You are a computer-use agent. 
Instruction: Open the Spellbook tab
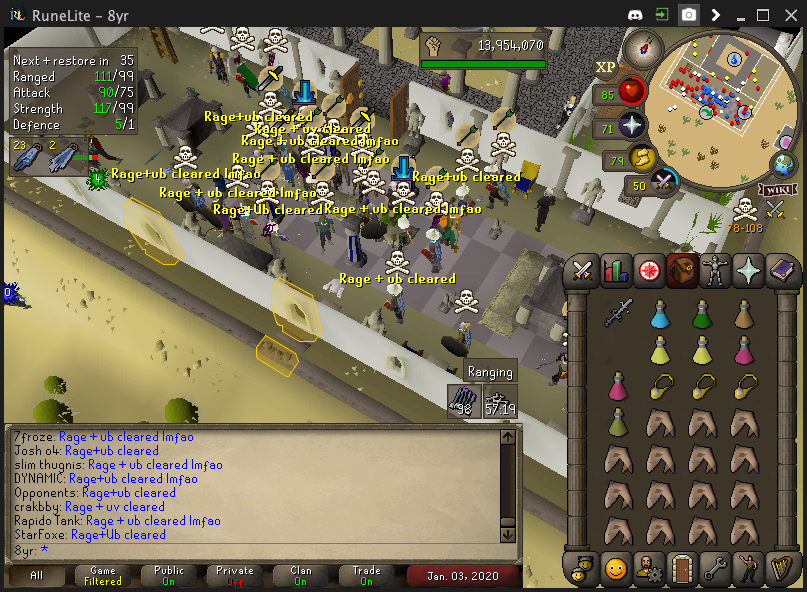click(x=779, y=271)
